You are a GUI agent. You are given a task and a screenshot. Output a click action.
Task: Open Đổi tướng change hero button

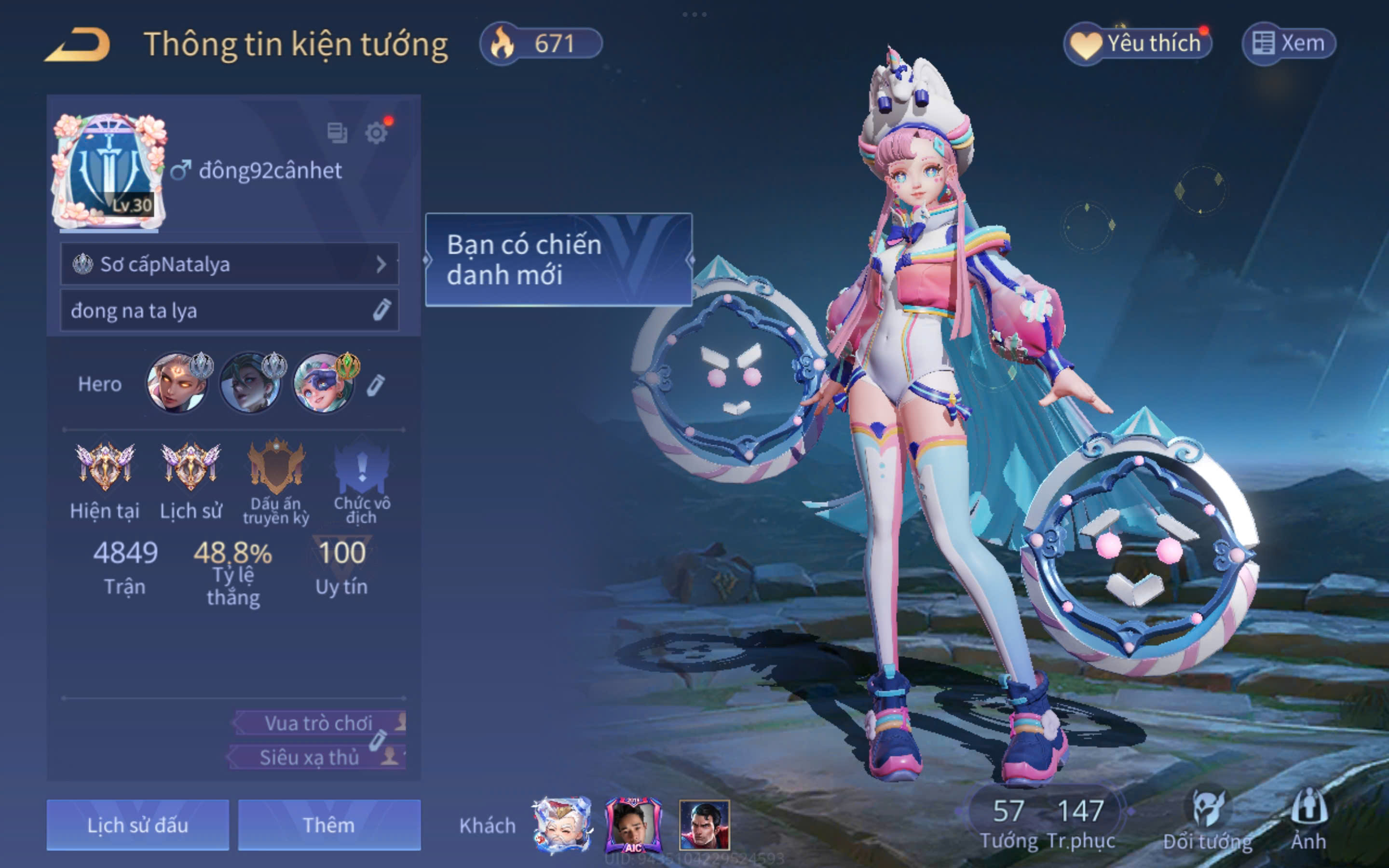click(x=1208, y=821)
